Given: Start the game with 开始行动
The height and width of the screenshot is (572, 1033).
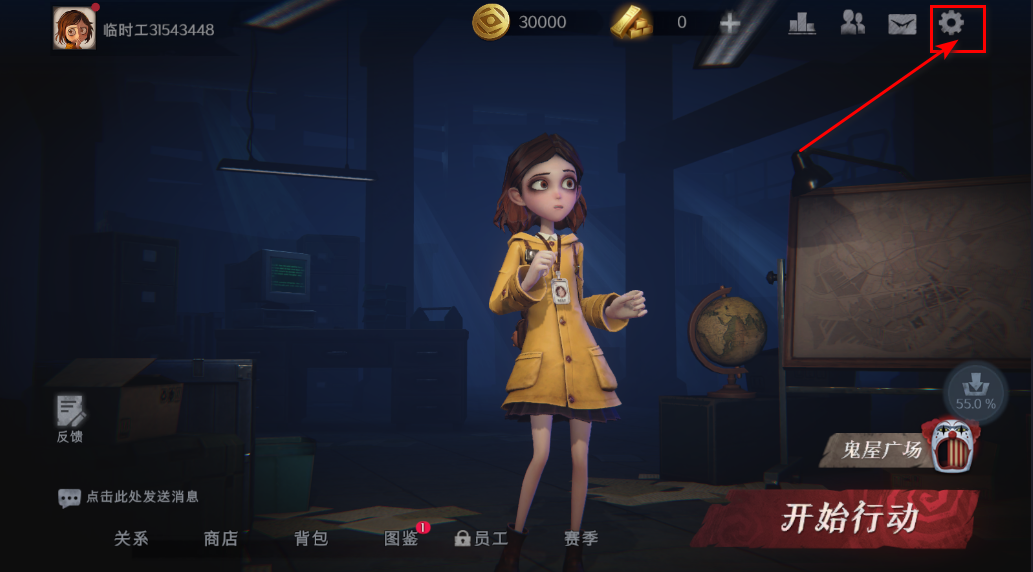Looking at the screenshot, I should pyautogui.click(x=848, y=518).
